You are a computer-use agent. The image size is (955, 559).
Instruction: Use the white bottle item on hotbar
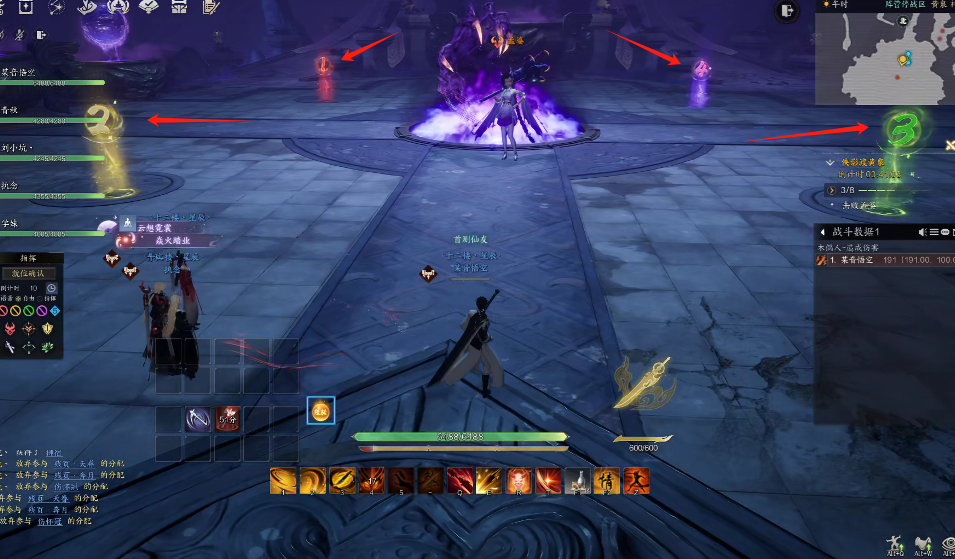coord(578,481)
